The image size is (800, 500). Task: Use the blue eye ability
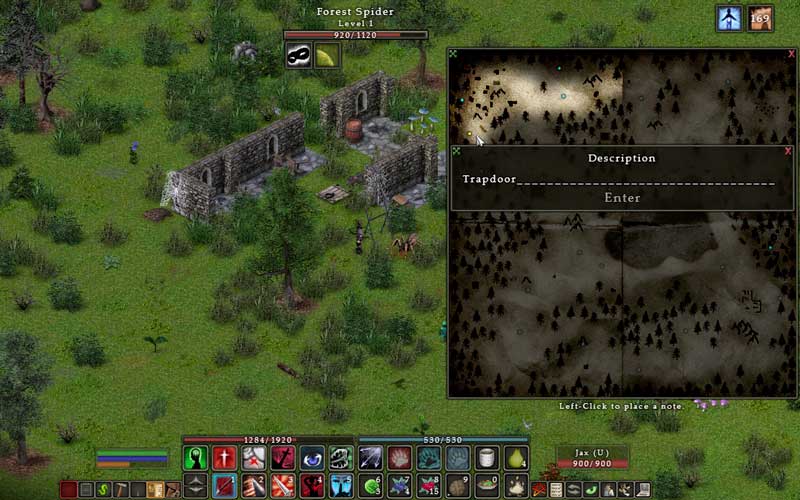tap(313, 458)
